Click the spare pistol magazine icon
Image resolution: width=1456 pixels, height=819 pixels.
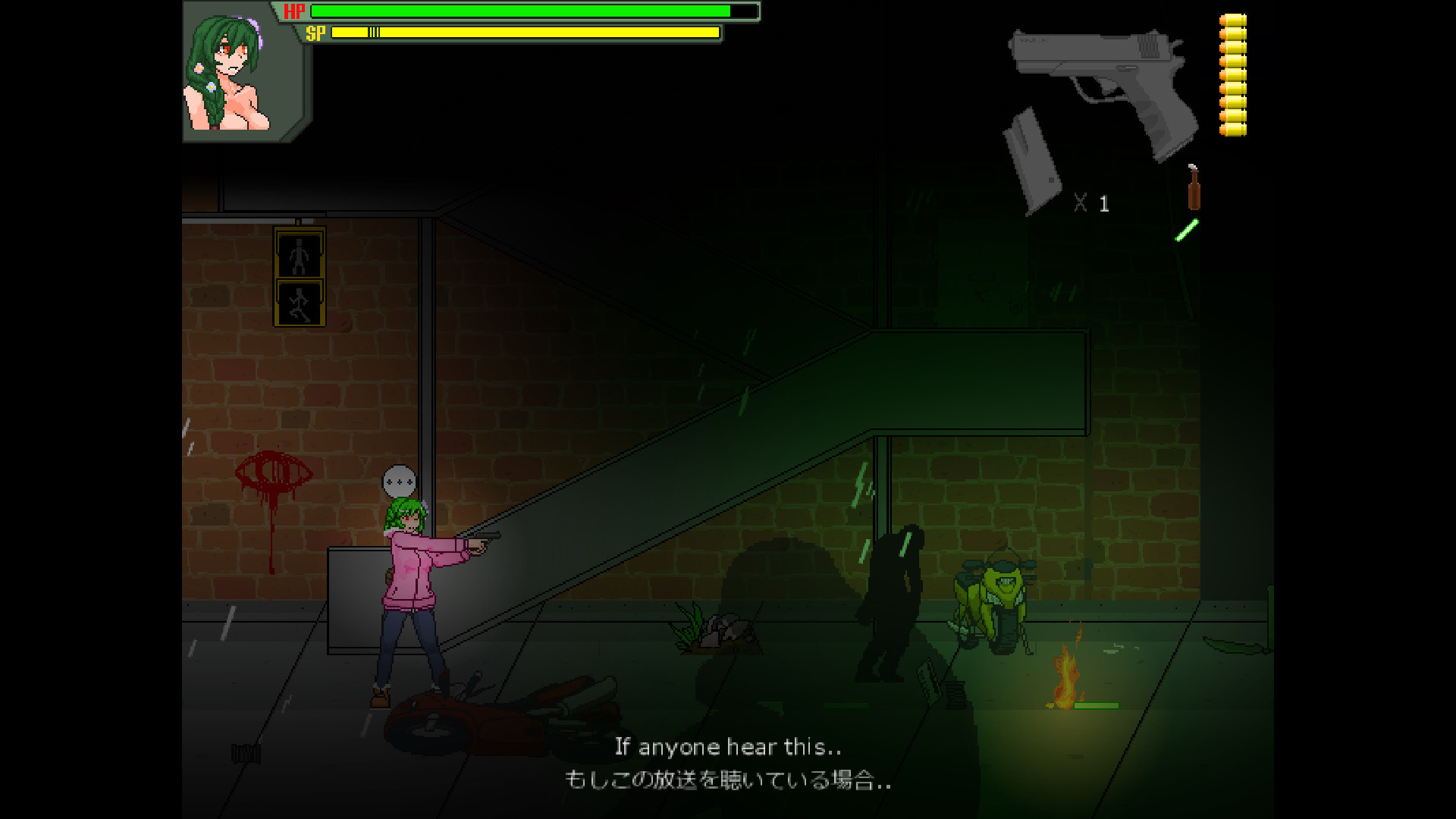tap(1031, 159)
